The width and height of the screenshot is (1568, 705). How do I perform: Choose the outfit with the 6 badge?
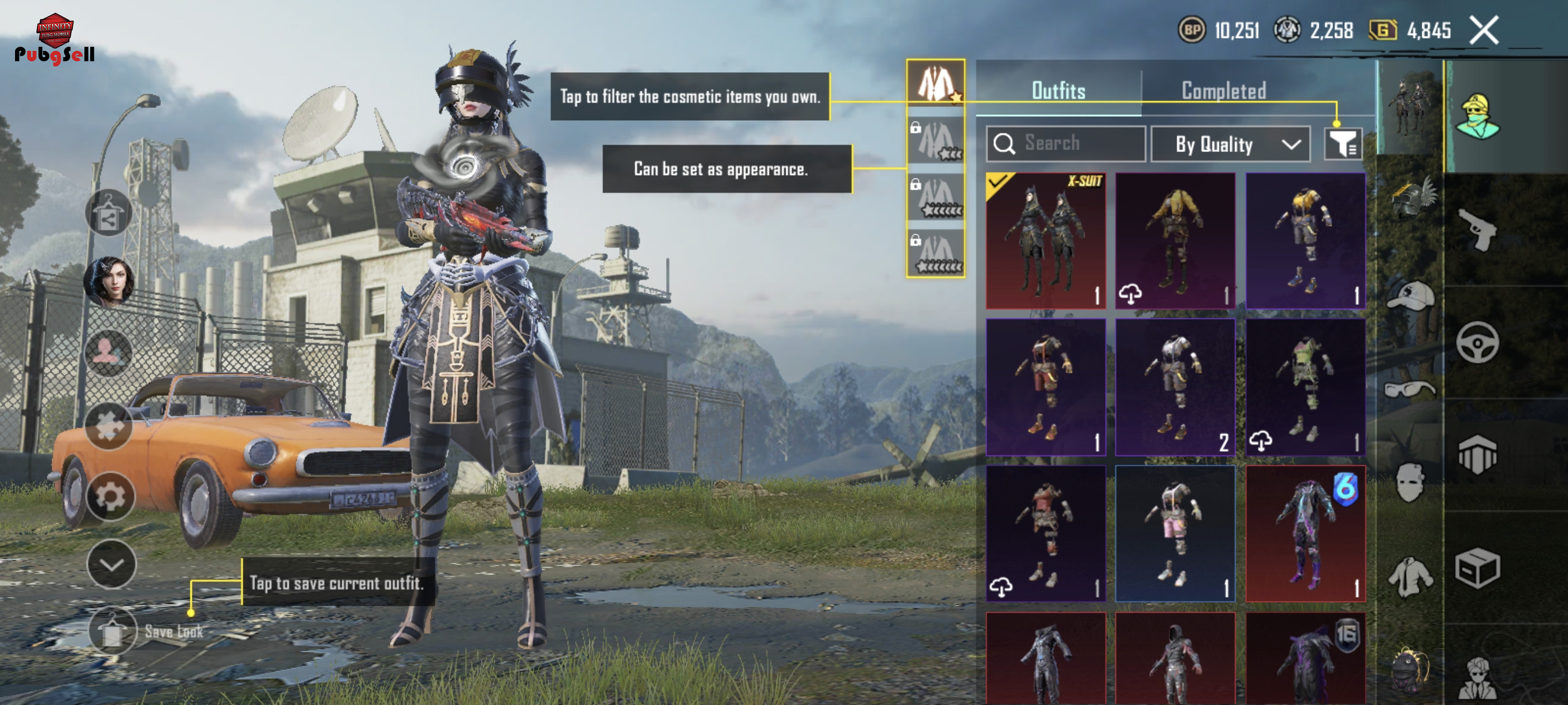[1305, 533]
